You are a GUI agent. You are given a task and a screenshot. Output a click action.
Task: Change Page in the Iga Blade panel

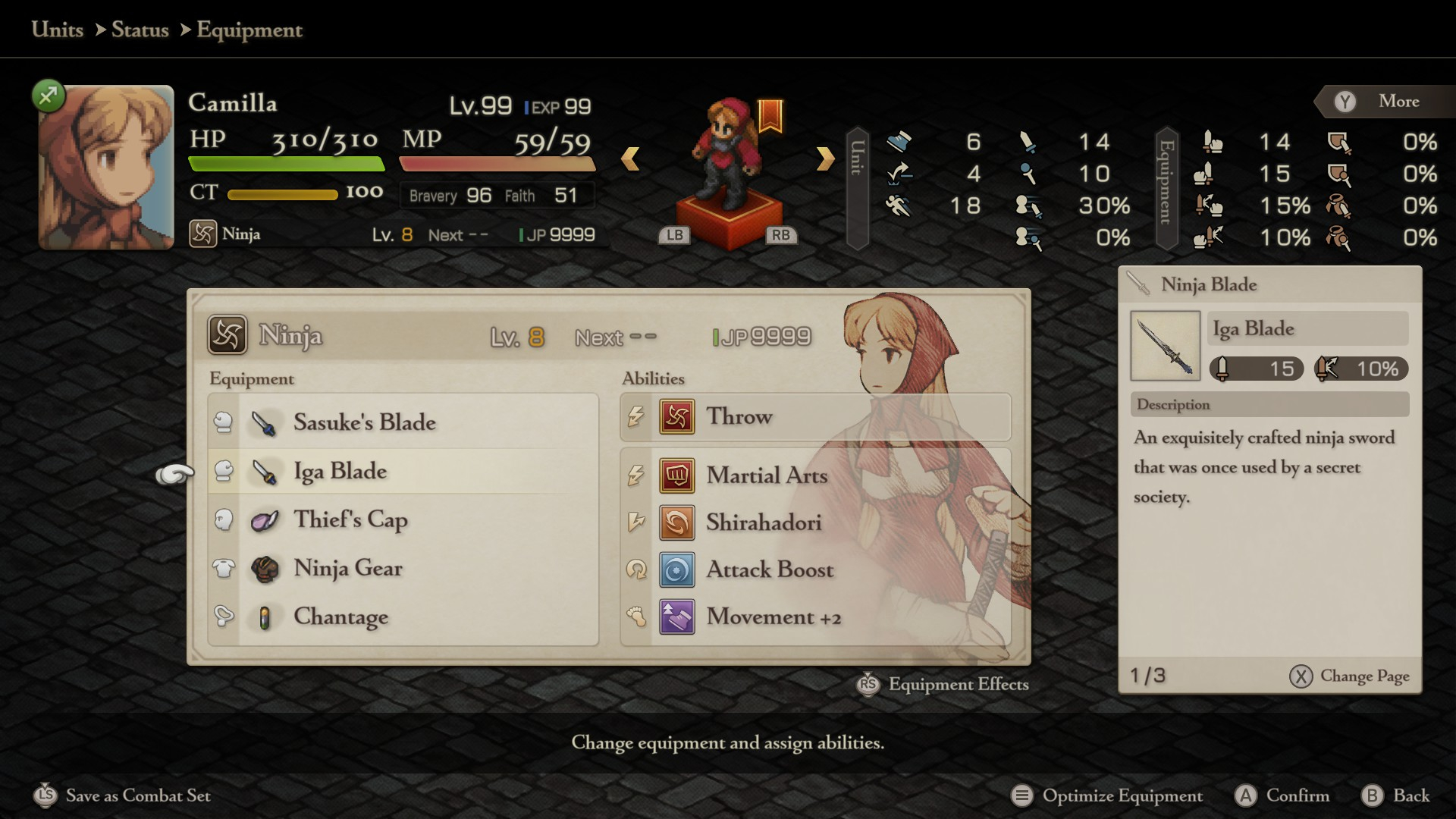click(1350, 676)
